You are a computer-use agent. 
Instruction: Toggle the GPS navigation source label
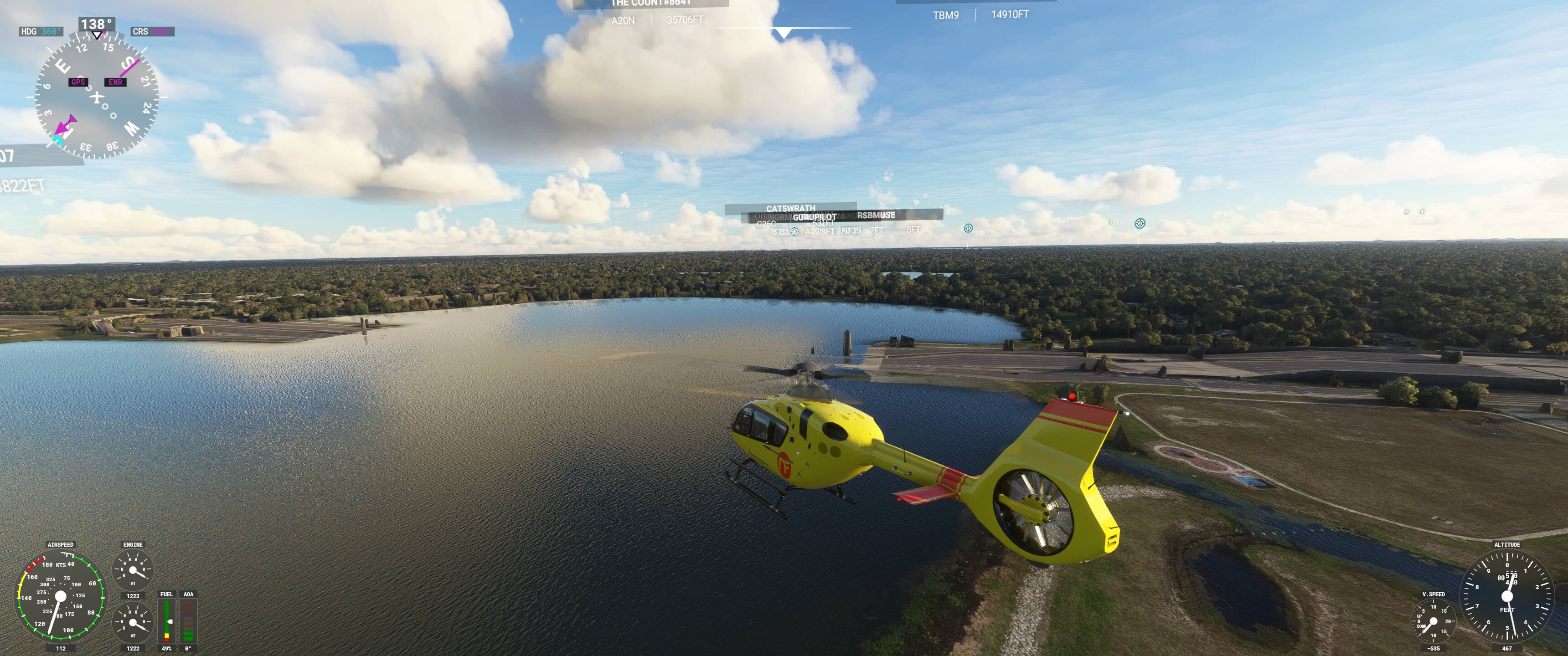tap(78, 82)
